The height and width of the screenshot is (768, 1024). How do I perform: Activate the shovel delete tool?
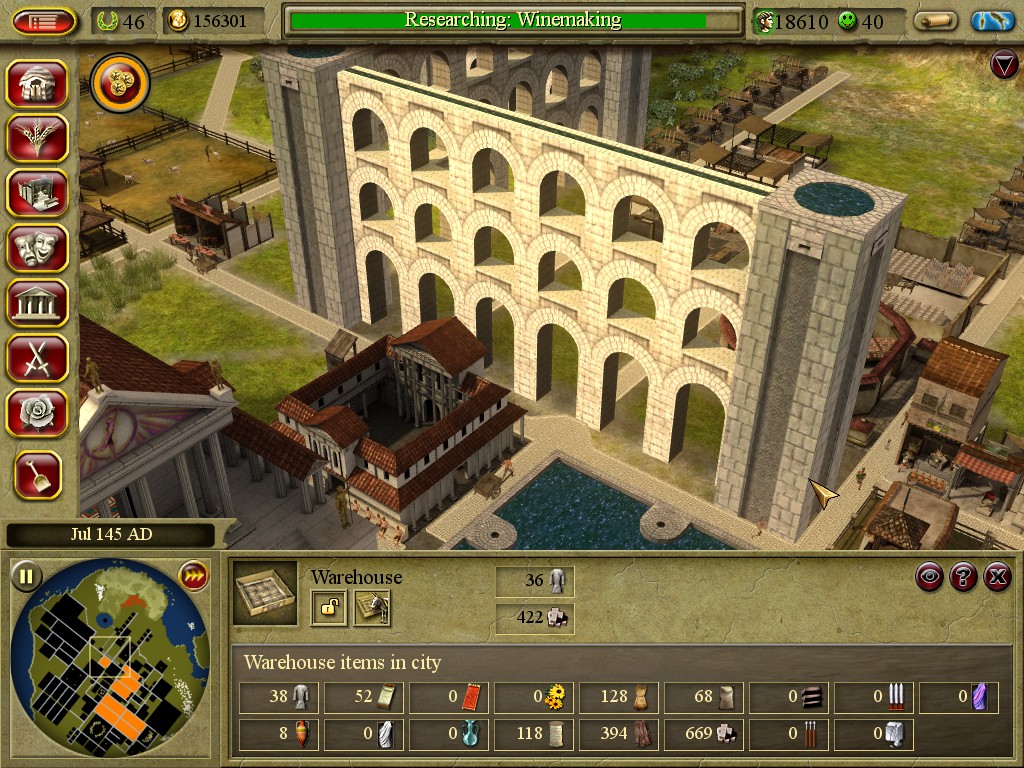pos(38,475)
